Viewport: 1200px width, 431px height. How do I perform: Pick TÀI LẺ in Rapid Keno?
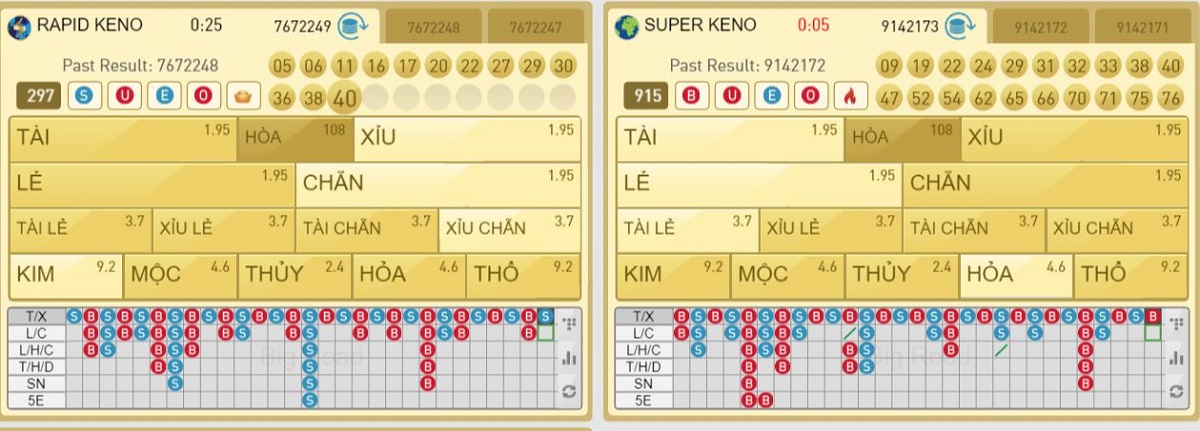(x=79, y=229)
